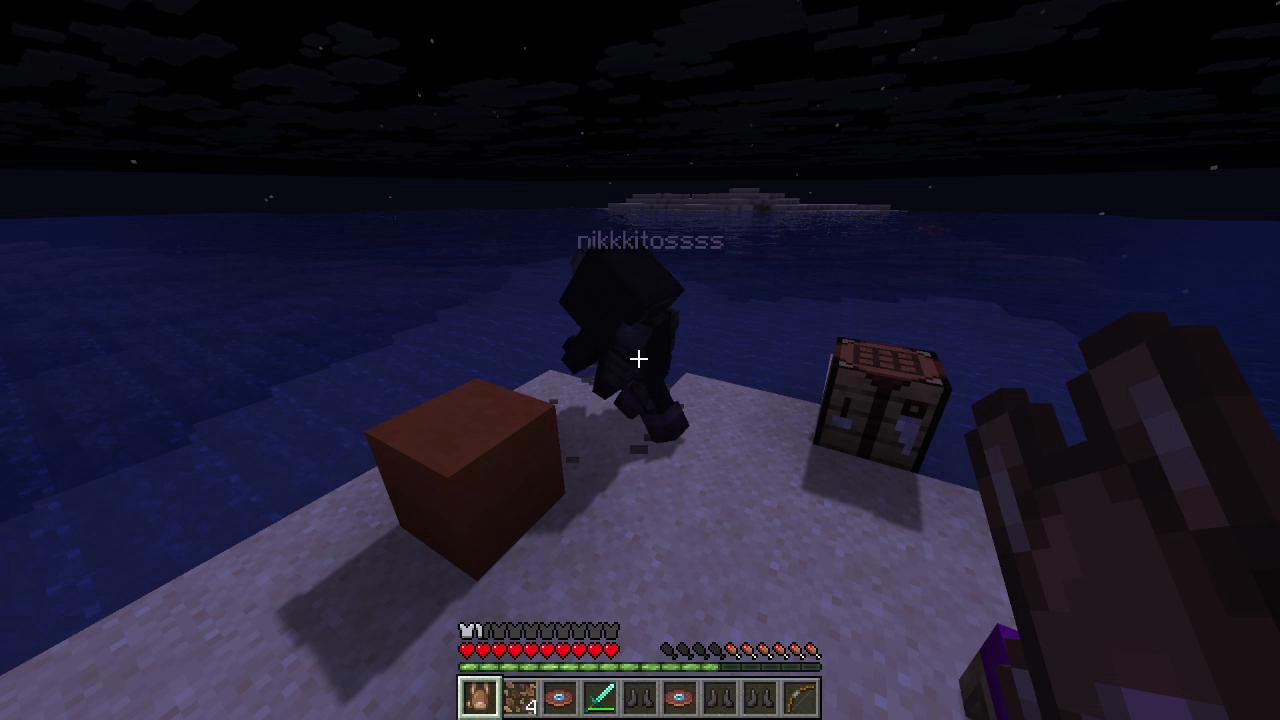The height and width of the screenshot is (720, 1280).
Task: Click the crosshair at screen center
Action: pos(640,359)
